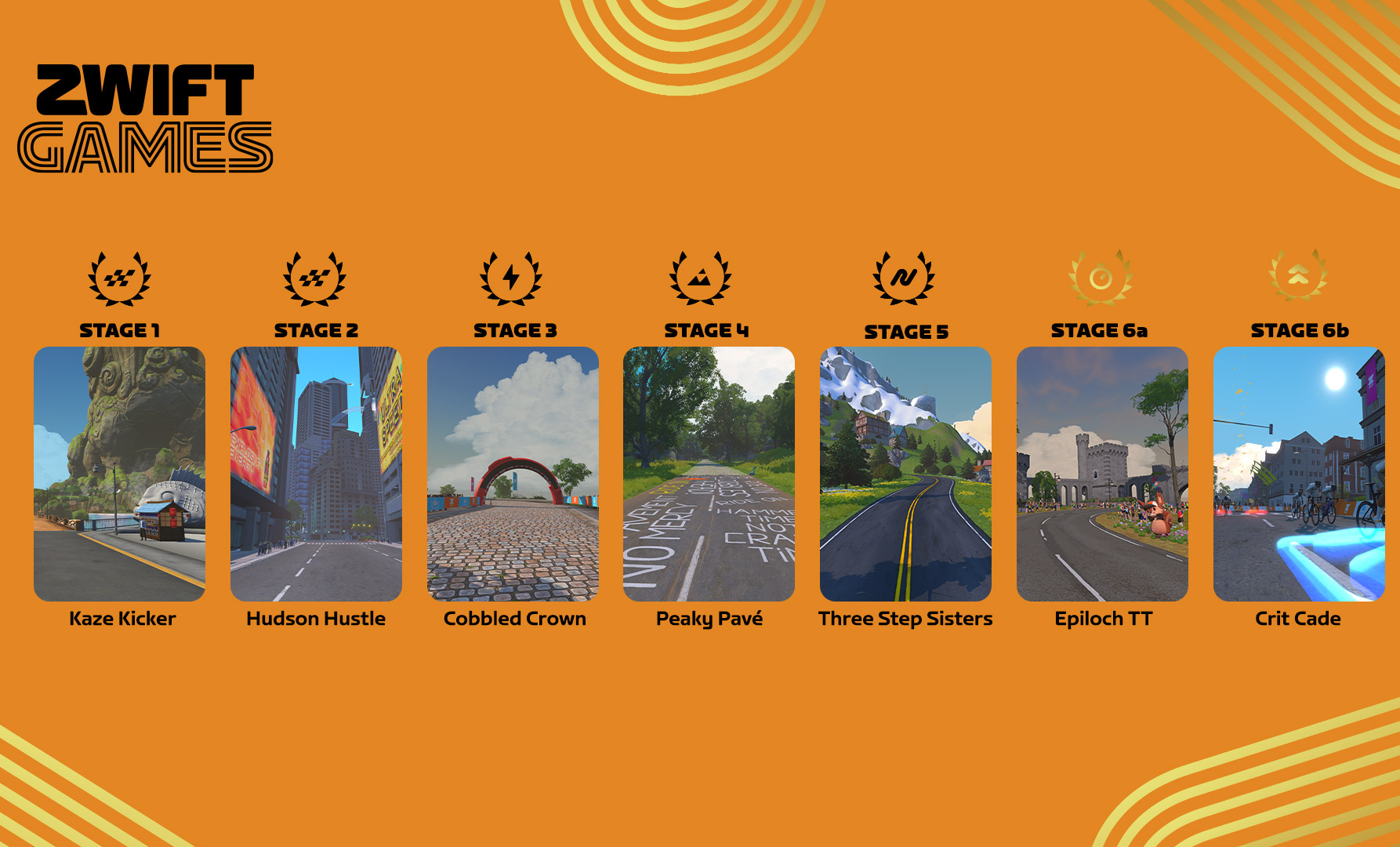1400x847 pixels.
Task: Open the Cobbled Crown stage card
Action: (x=513, y=474)
